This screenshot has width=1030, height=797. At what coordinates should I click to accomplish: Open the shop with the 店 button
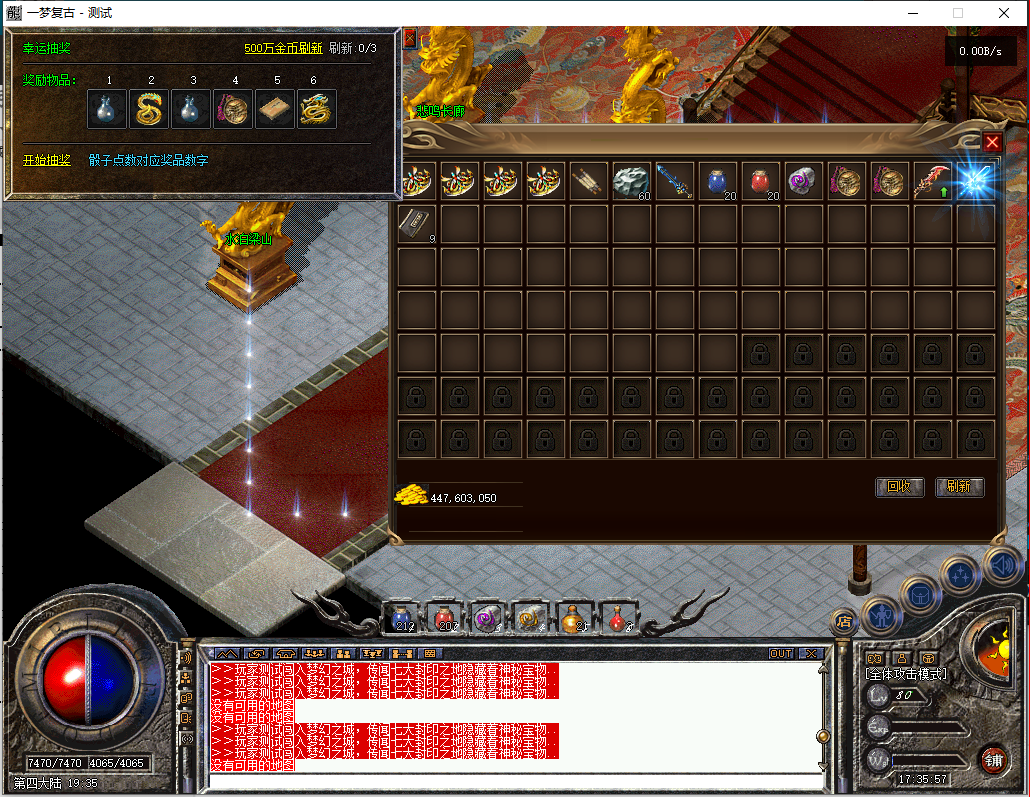844,621
